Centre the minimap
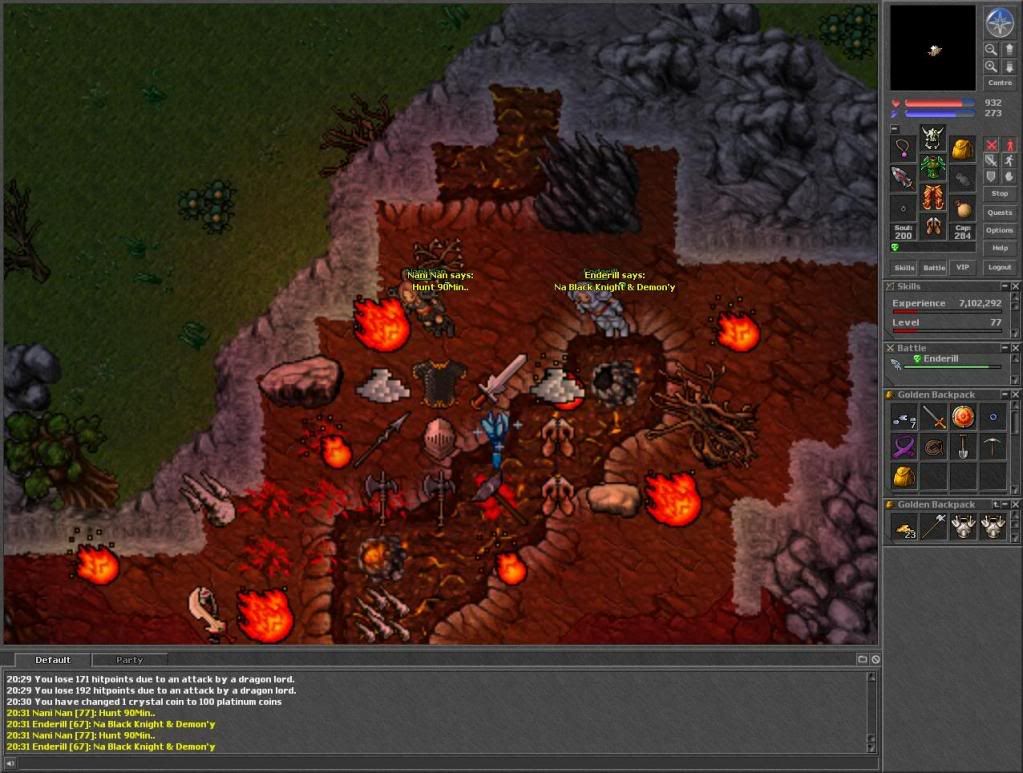The width and height of the screenshot is (1023, 773). tap(999, 83)
